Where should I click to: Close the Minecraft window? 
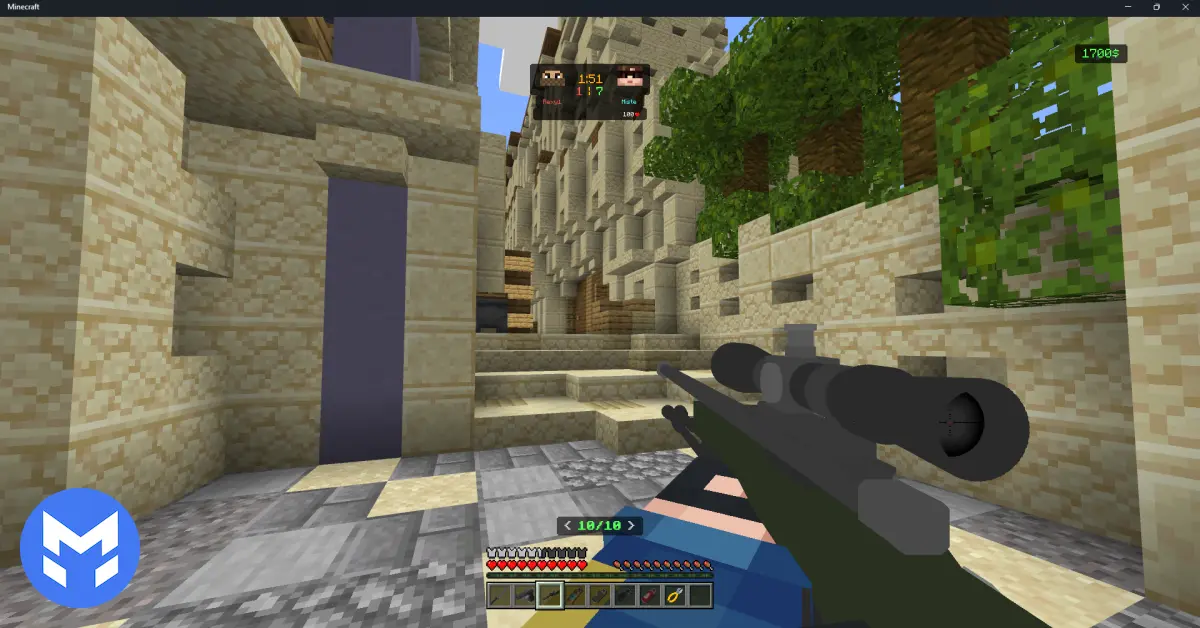[1184, 7]
